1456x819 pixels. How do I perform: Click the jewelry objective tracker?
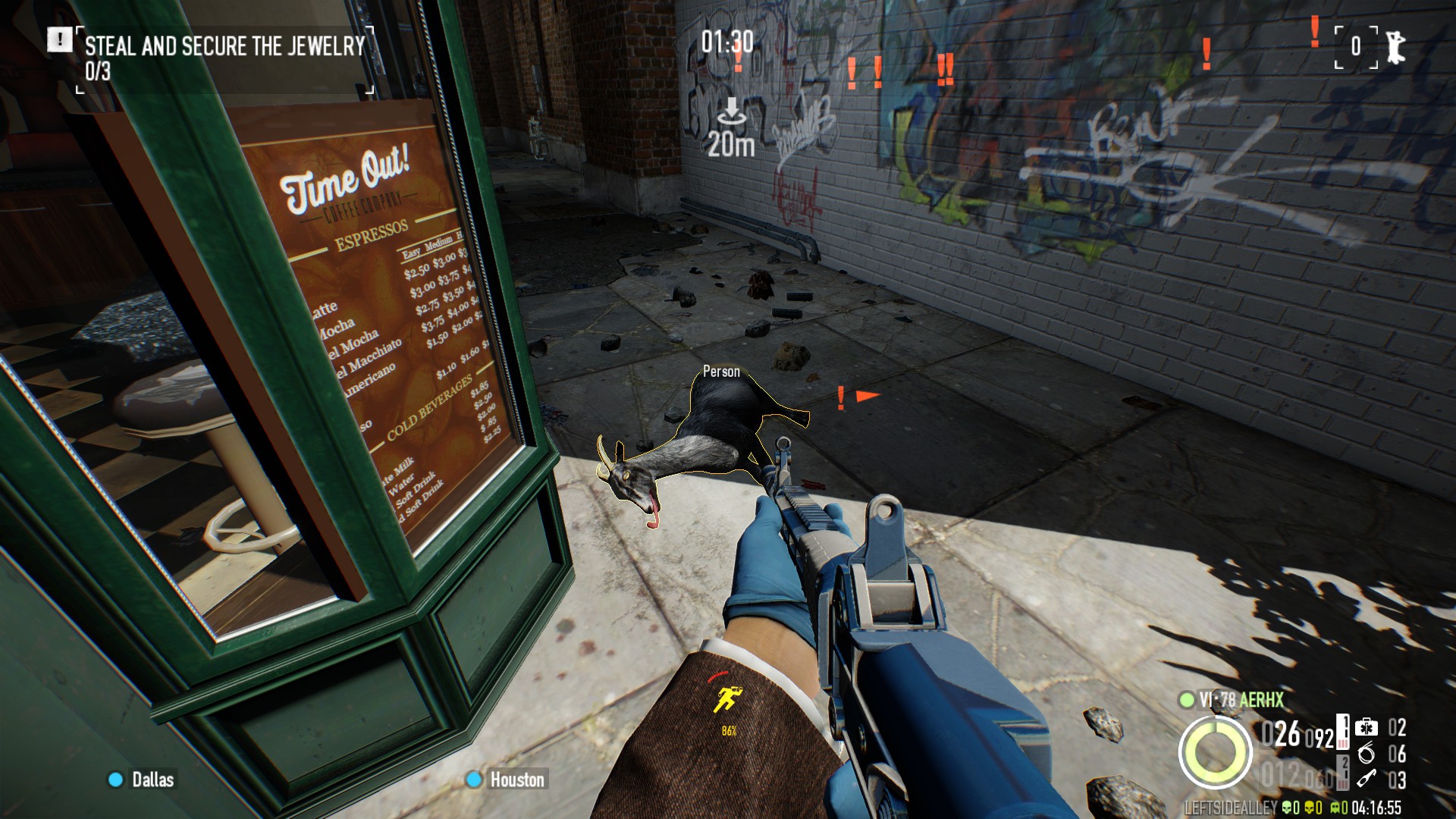coord(224,58)
